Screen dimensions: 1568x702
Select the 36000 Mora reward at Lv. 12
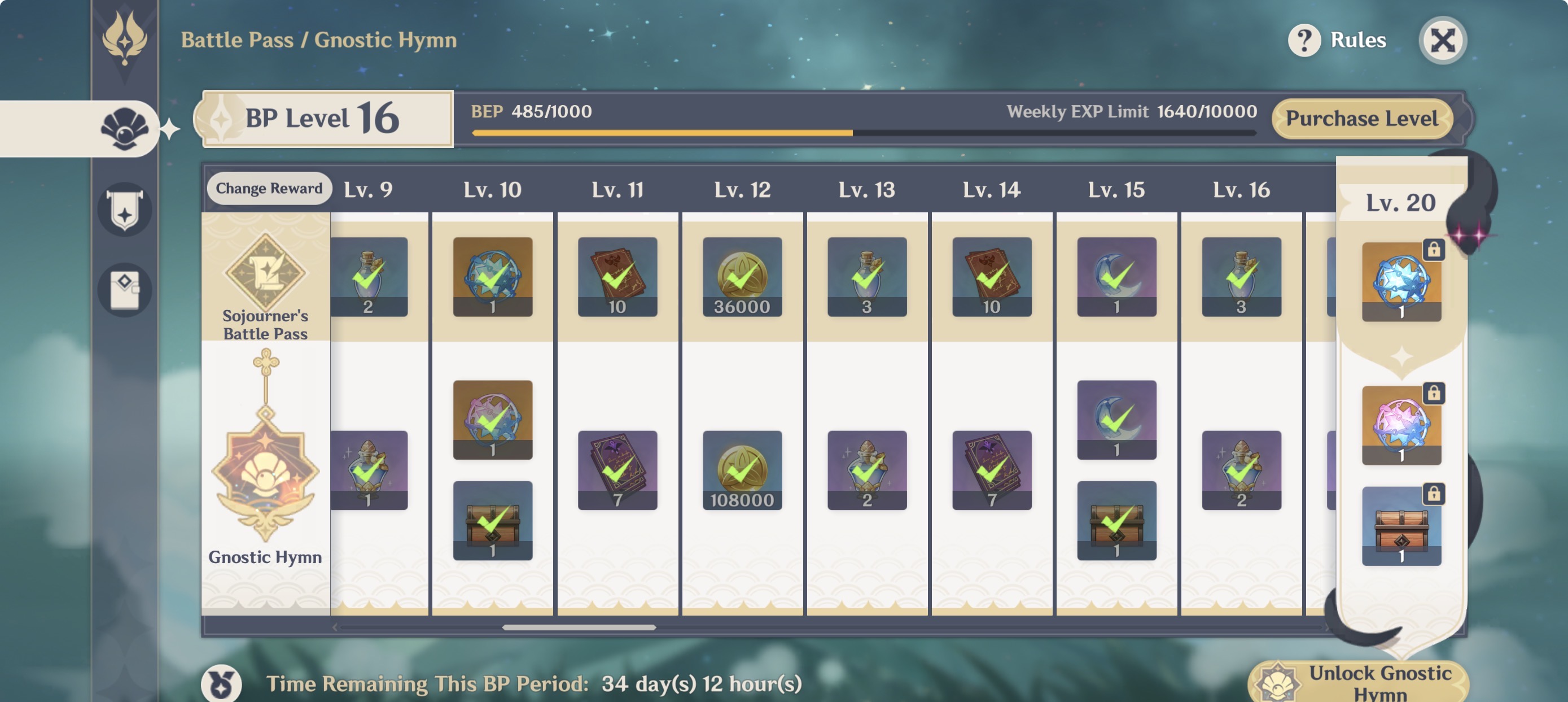point(742,277)
